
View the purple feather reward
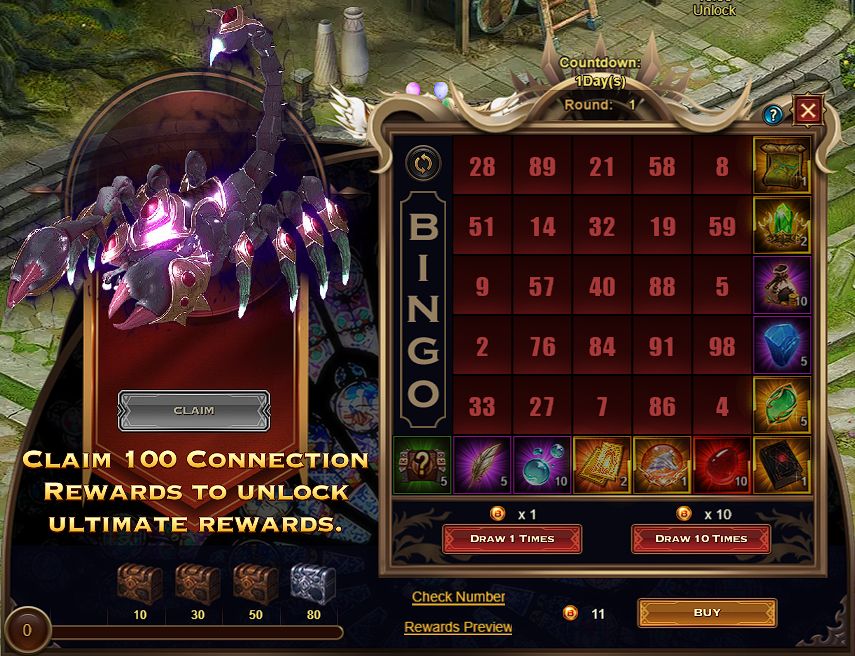click(482, 467)
